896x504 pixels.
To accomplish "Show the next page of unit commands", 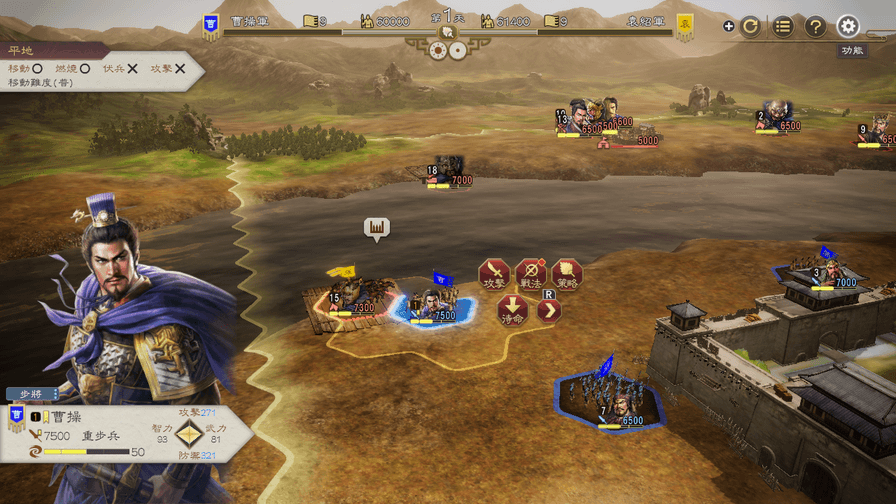I will coord(549,310).
